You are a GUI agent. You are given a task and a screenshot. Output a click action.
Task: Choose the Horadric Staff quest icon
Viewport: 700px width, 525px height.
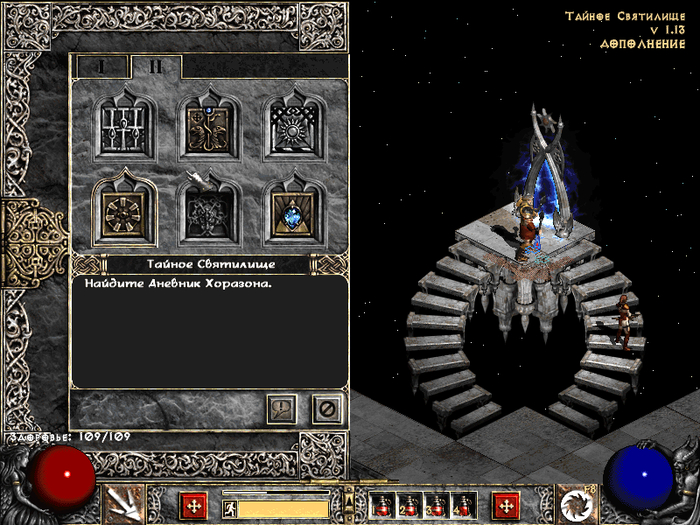[x=209, y=126]
